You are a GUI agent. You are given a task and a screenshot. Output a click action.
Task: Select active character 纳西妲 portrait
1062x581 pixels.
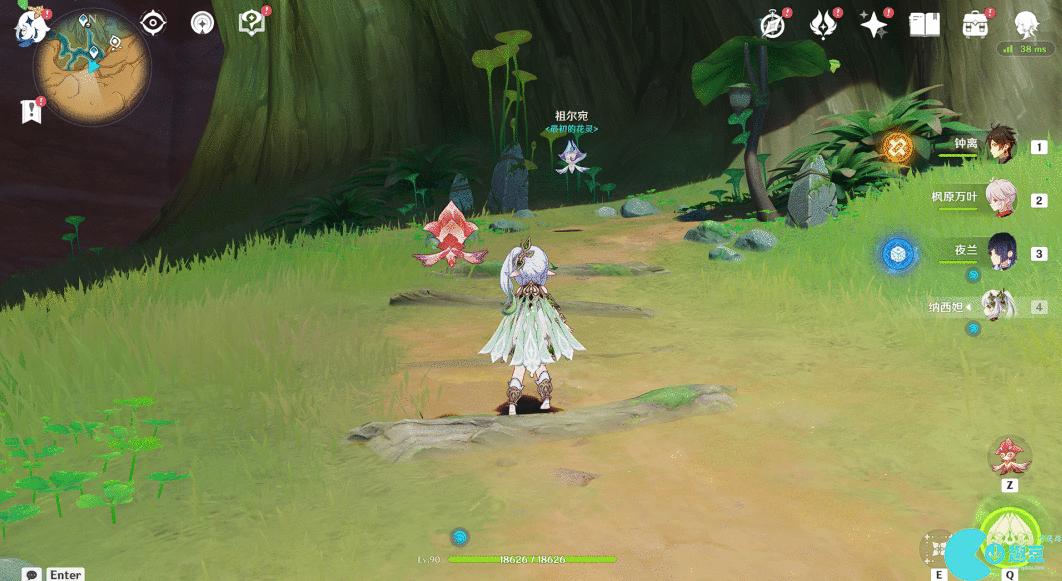tap(999, 305)
